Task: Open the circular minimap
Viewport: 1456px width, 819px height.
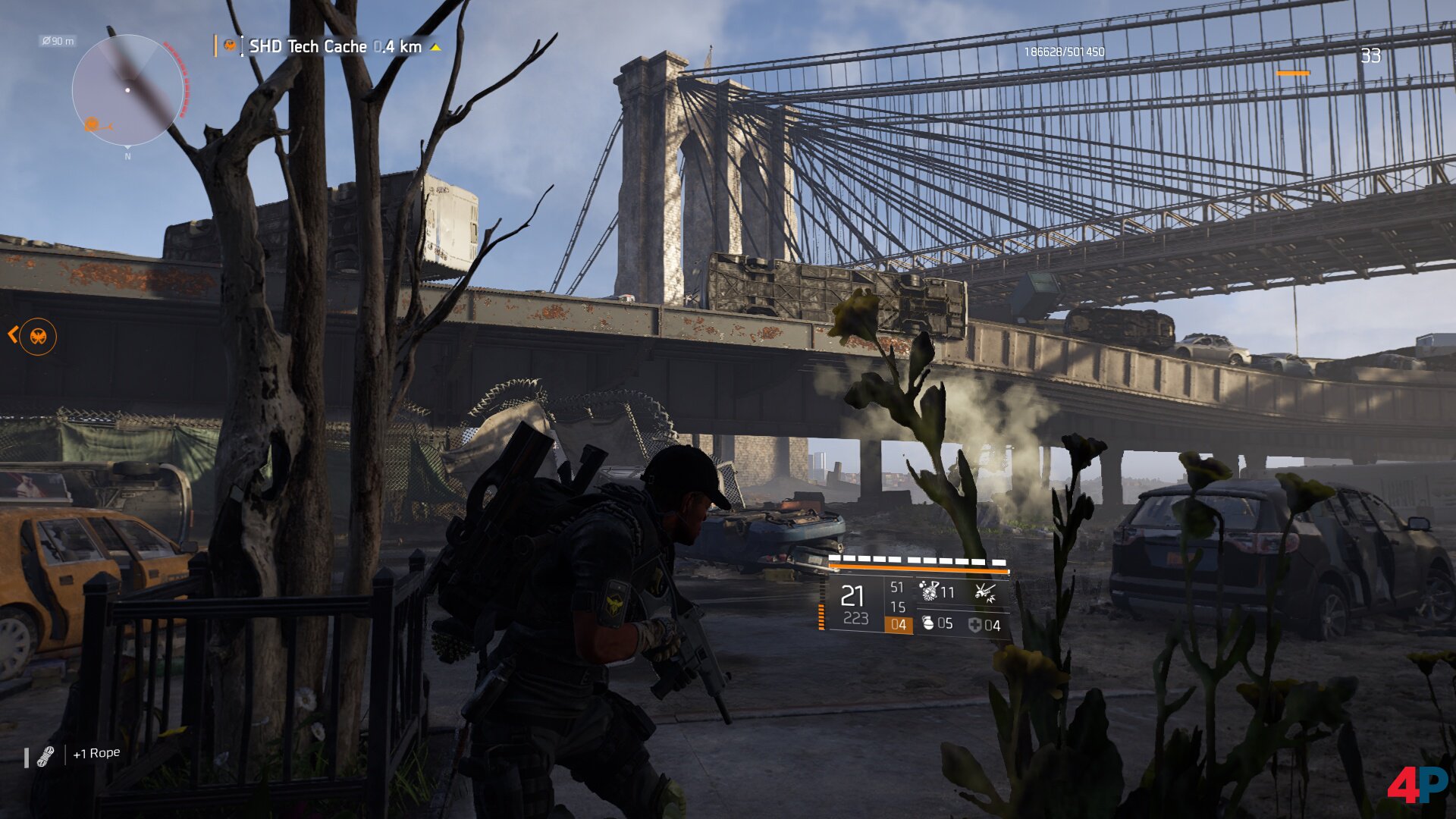Action: click(127, 90)
